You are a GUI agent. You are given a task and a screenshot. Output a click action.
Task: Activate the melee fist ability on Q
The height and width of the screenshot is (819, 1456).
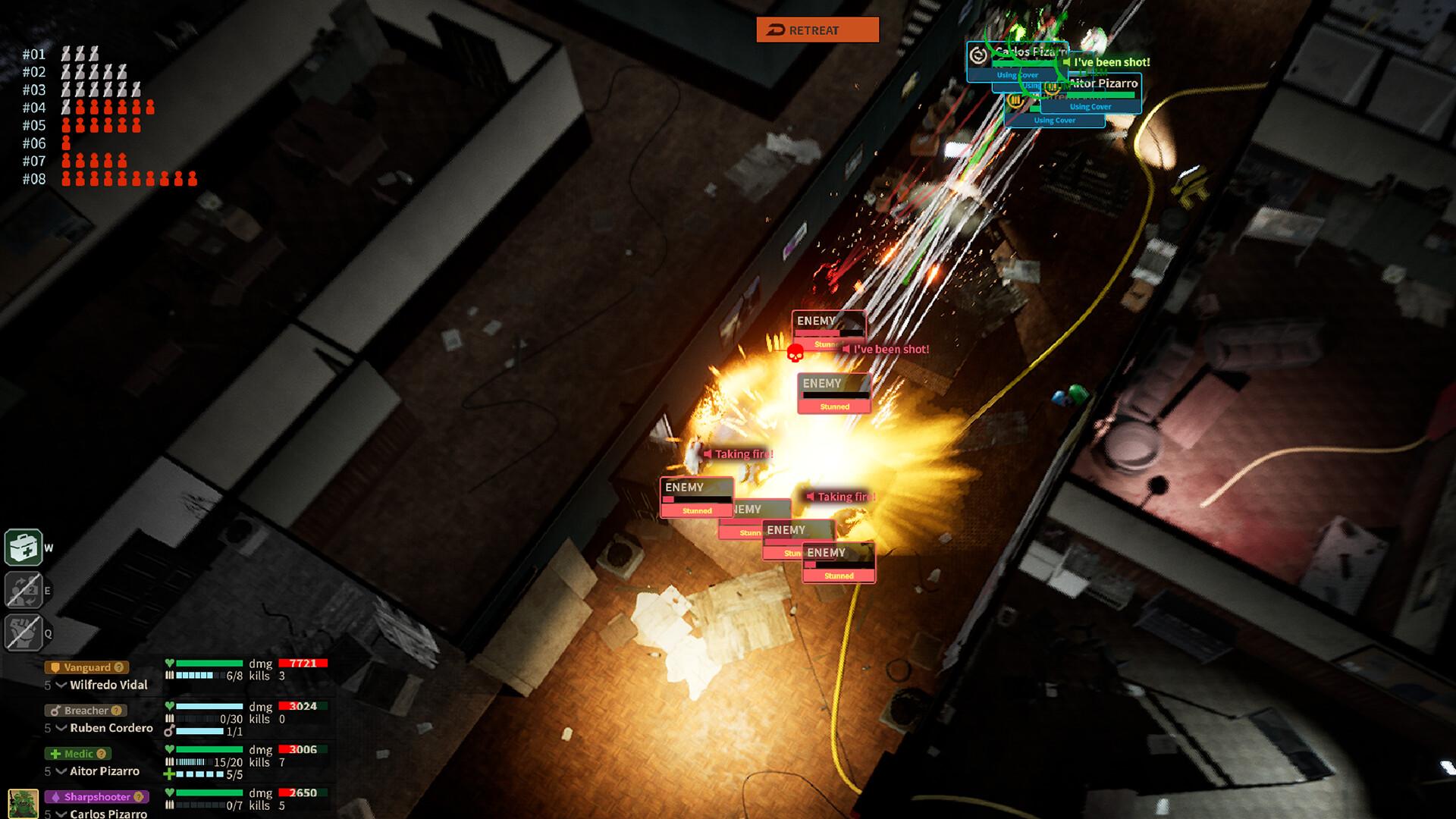point(25,631)
